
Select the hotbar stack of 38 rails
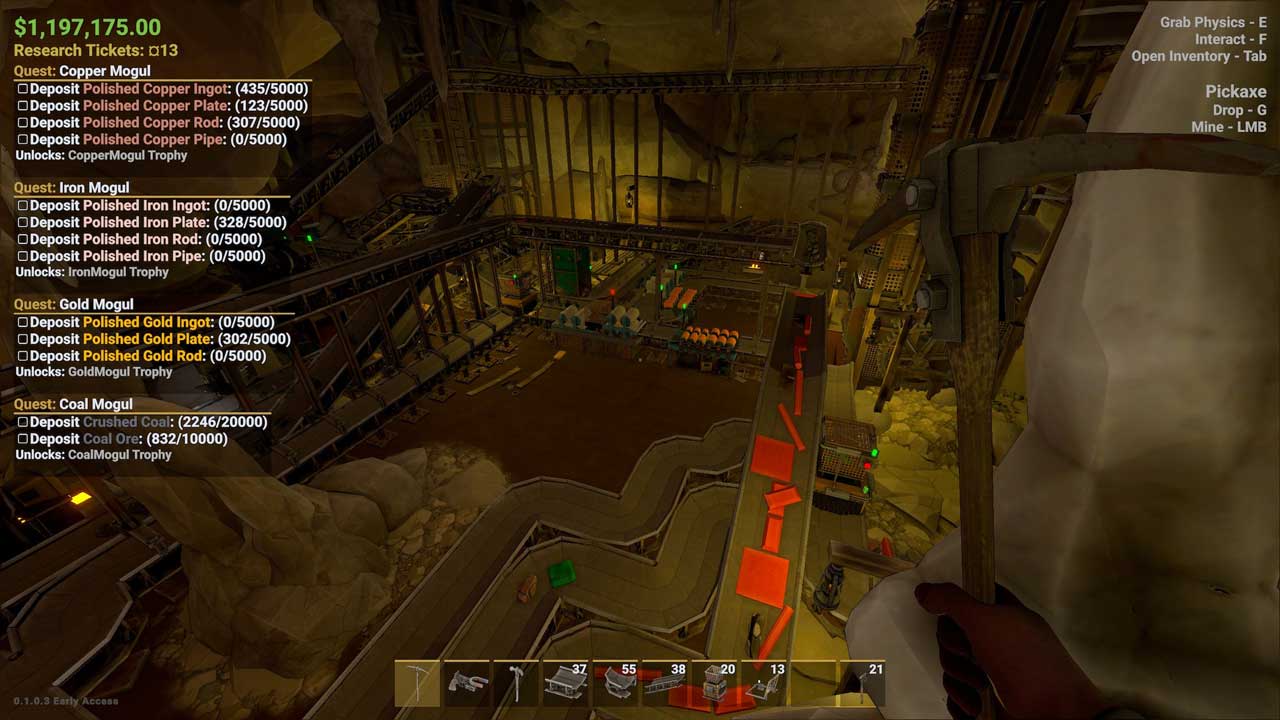pos(664,684)
